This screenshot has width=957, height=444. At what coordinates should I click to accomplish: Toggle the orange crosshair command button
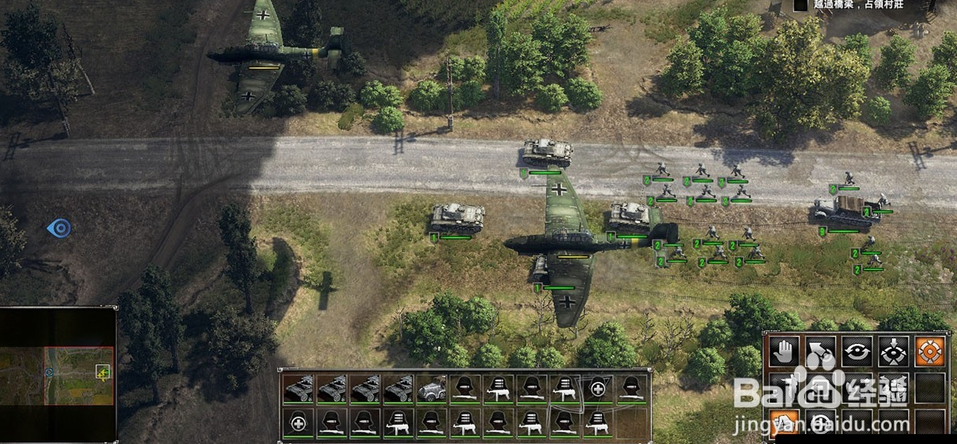pyautogui.click(x=929, y=351)
